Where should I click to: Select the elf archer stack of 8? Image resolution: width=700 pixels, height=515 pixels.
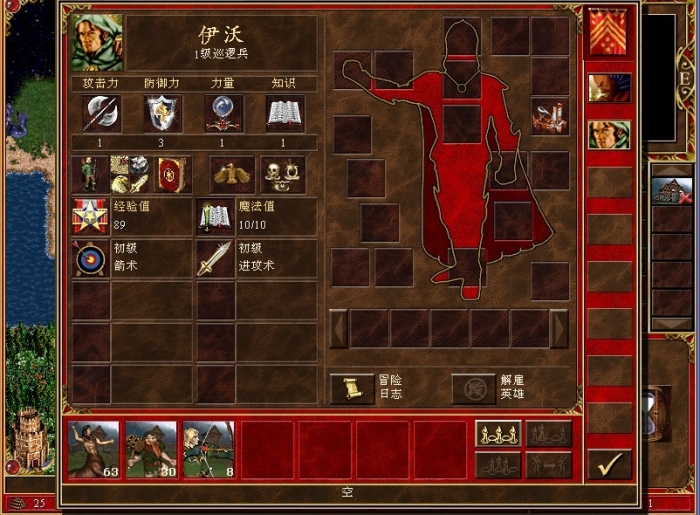pos(208,449)
